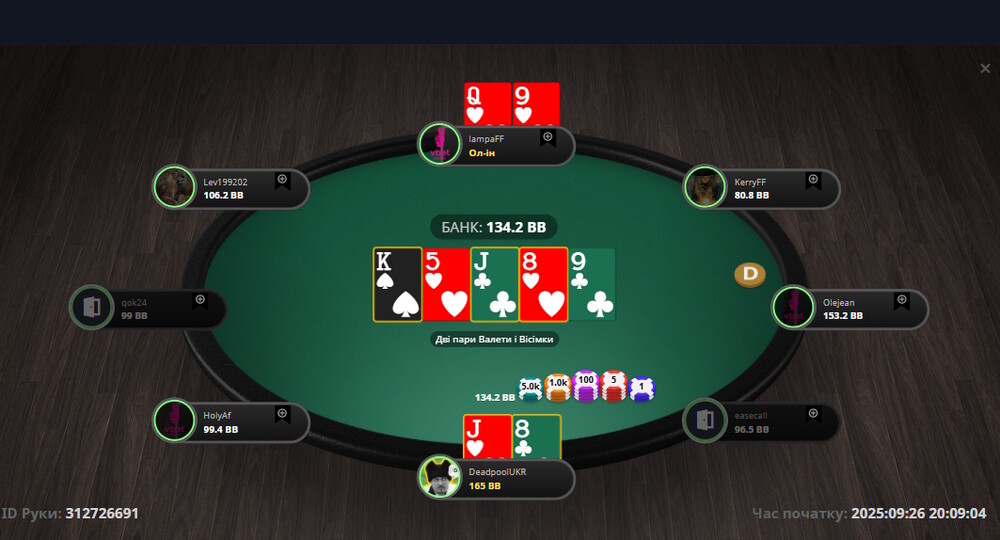
Task: Click the note icon on qok24's panel
Action: tap(200, 300)
